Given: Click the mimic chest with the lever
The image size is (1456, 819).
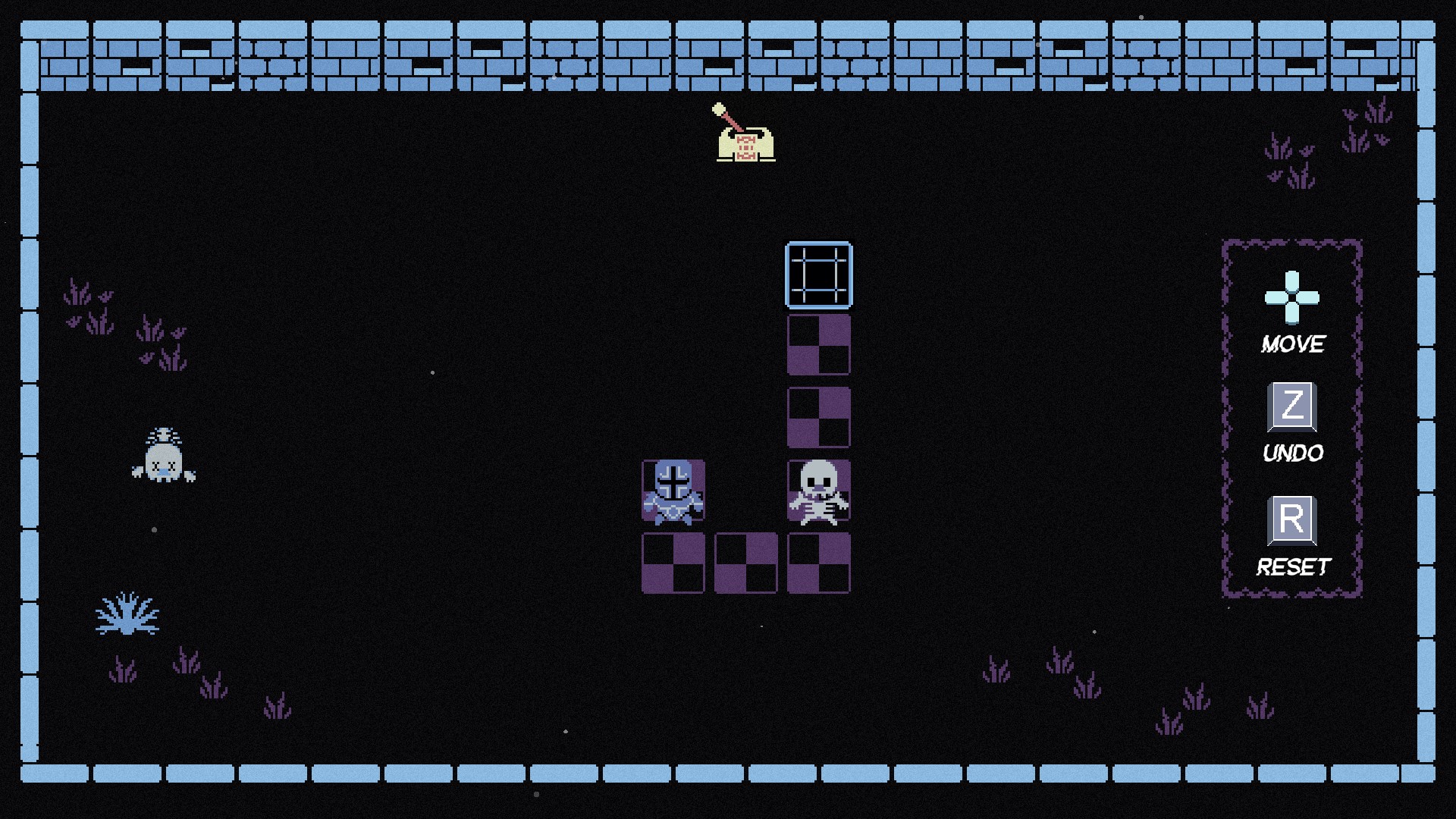Looking at the screenshot, I should pos(745,146).
